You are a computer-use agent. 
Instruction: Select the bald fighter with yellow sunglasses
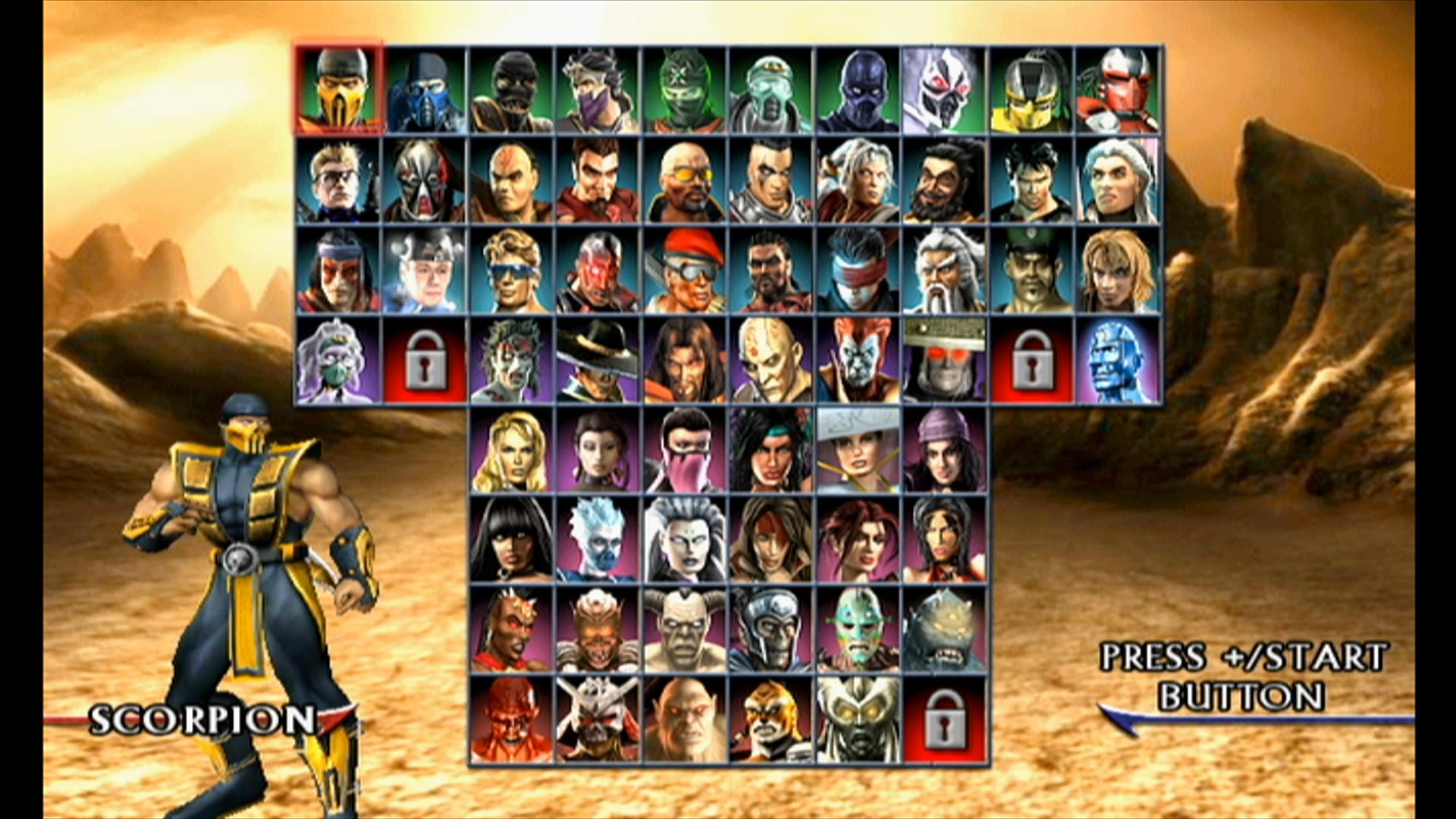tap(684, 181)
